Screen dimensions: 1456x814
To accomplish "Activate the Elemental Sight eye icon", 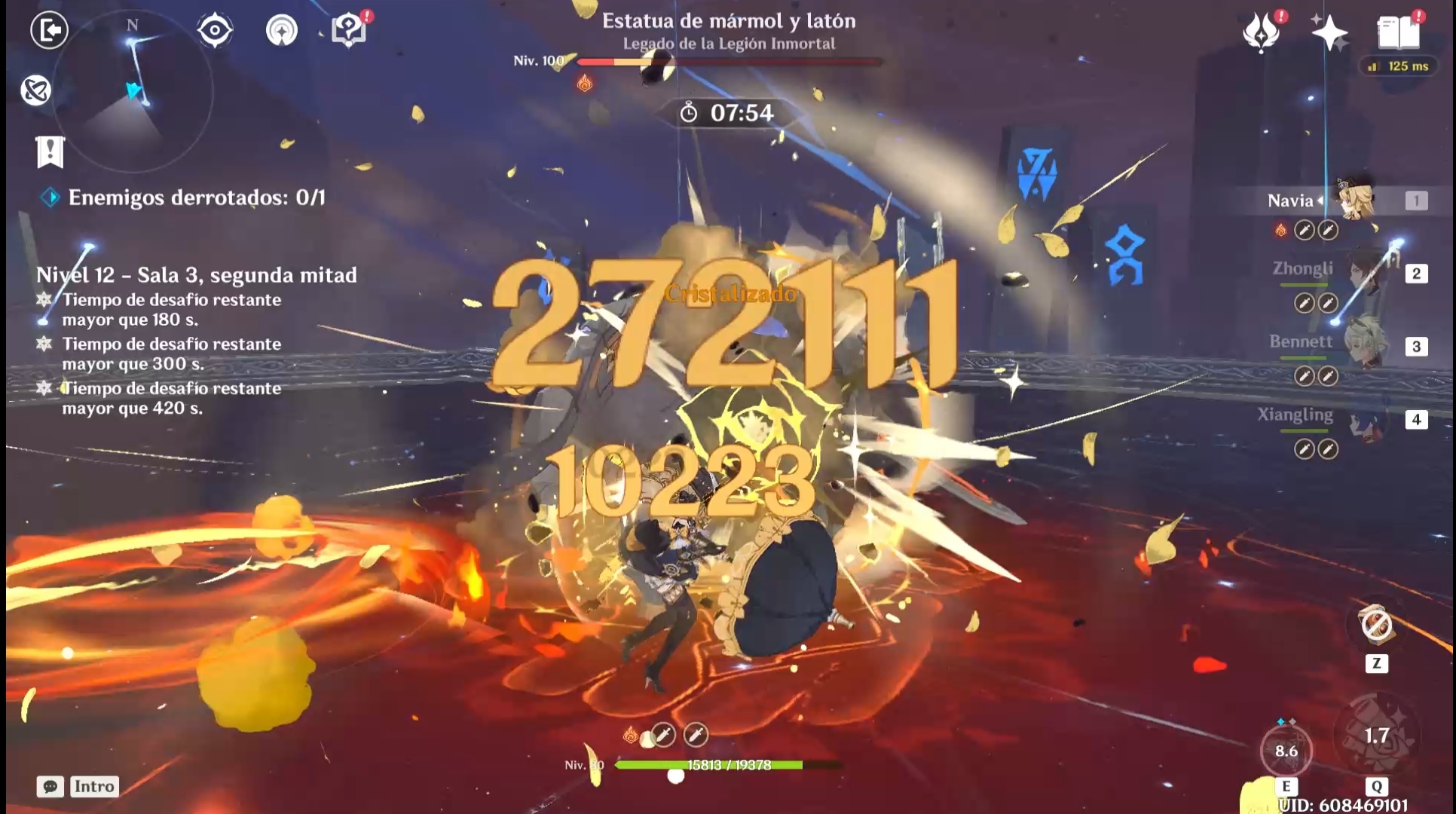I will 215,30.
